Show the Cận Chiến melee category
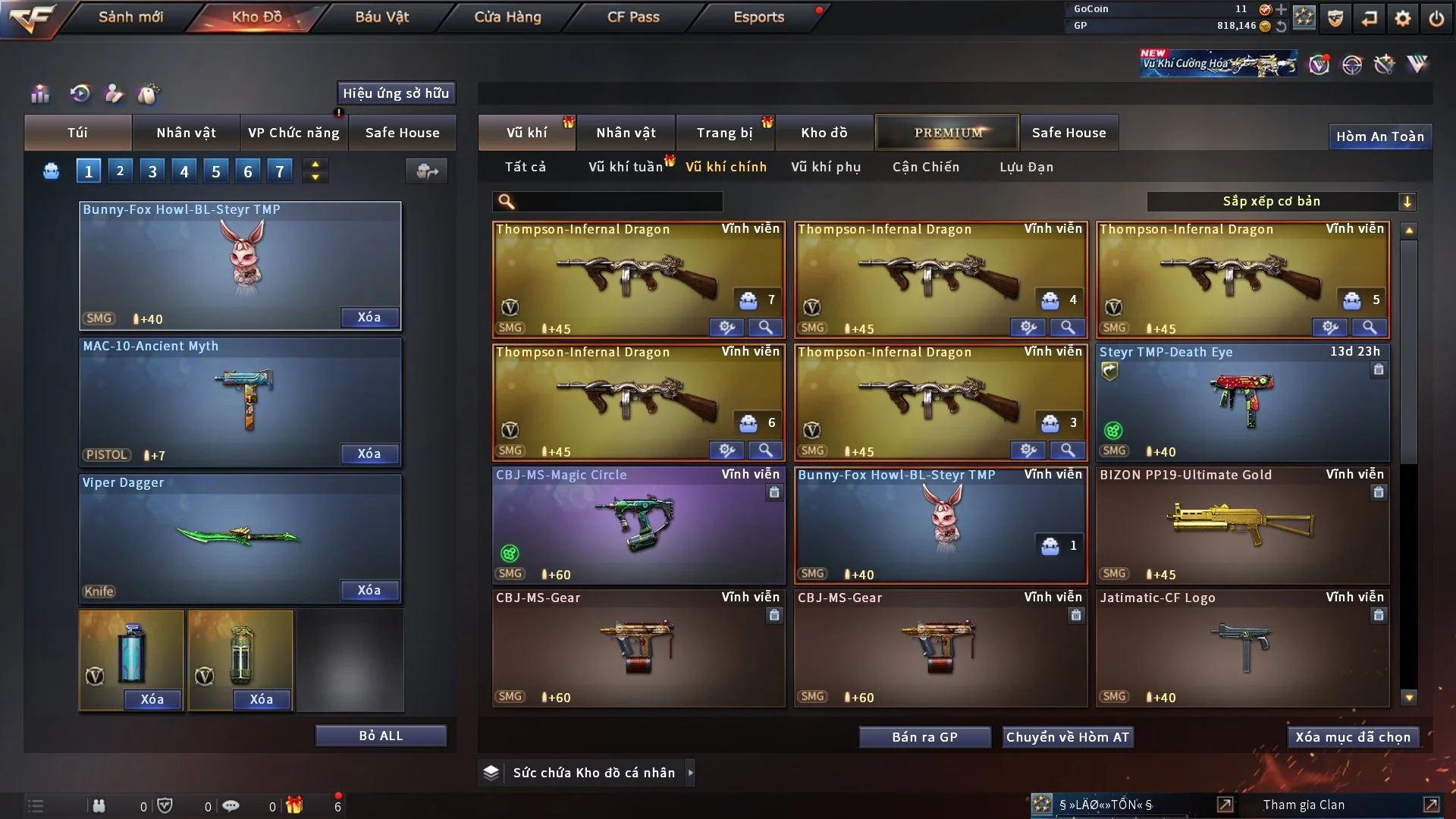 pyautogui.click(x=925, y=167)
